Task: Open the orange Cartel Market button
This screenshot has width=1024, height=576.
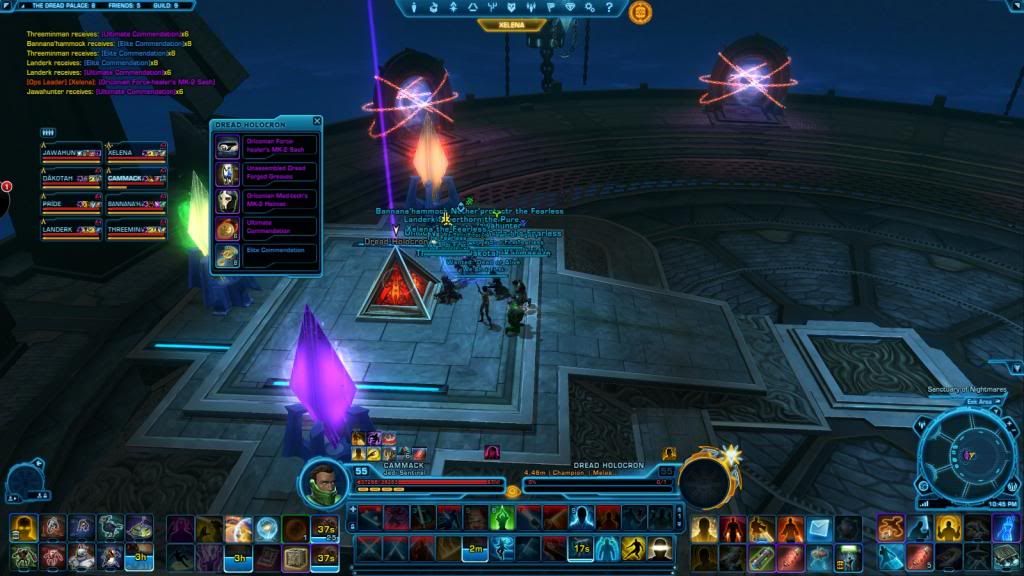Action: pyautogui.click(x=640, y=12)
